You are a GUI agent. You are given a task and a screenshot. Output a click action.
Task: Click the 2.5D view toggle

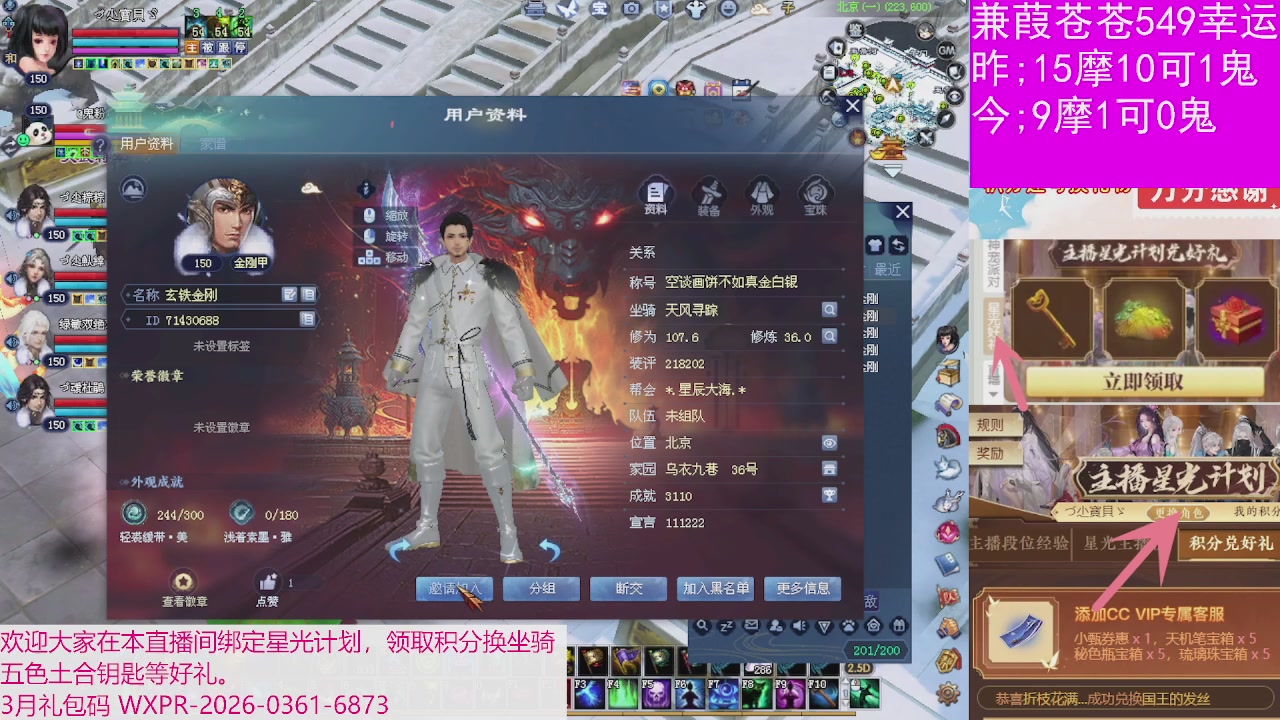click(x=860, y=667)
